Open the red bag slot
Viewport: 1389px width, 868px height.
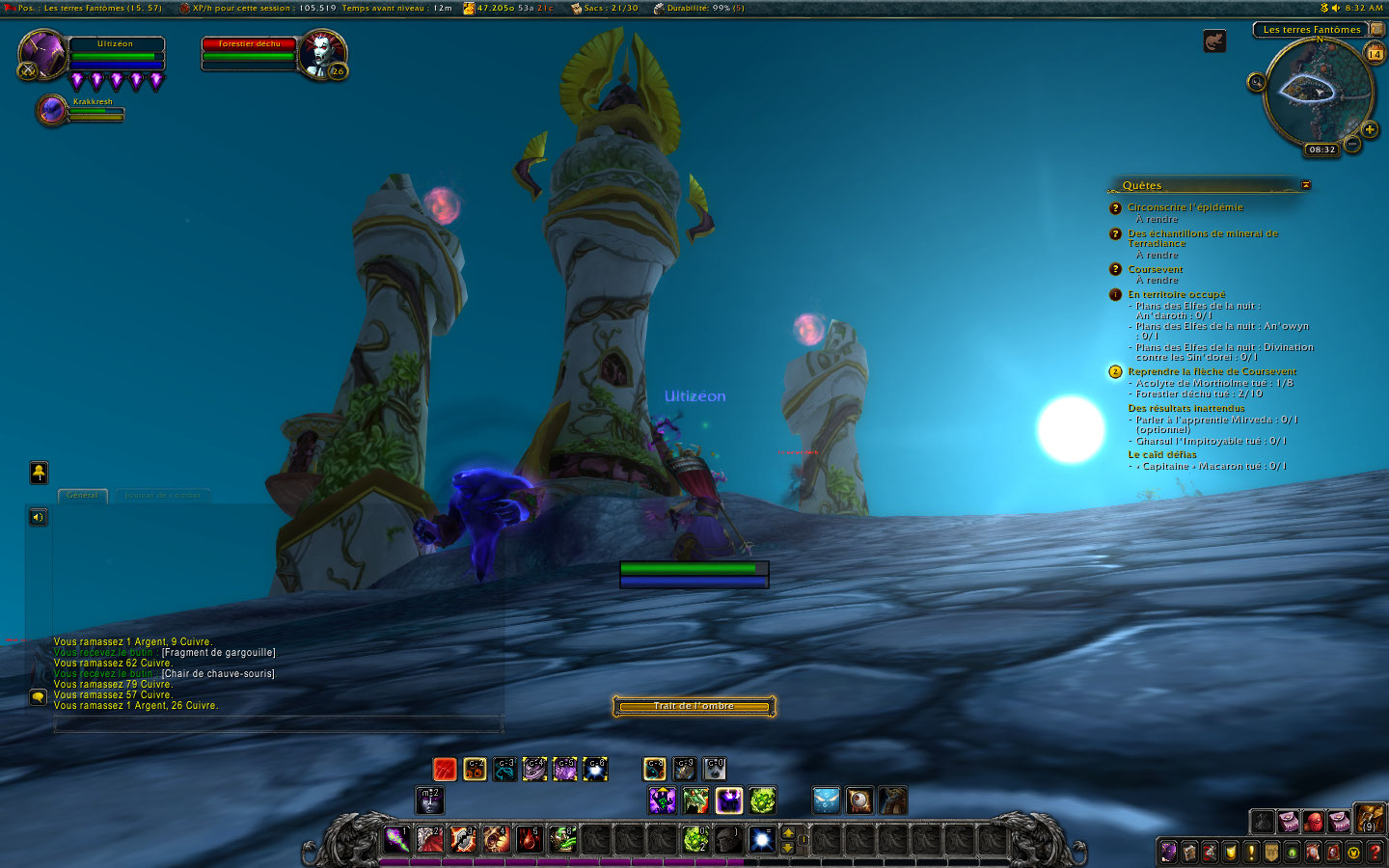coord(1313,822)
